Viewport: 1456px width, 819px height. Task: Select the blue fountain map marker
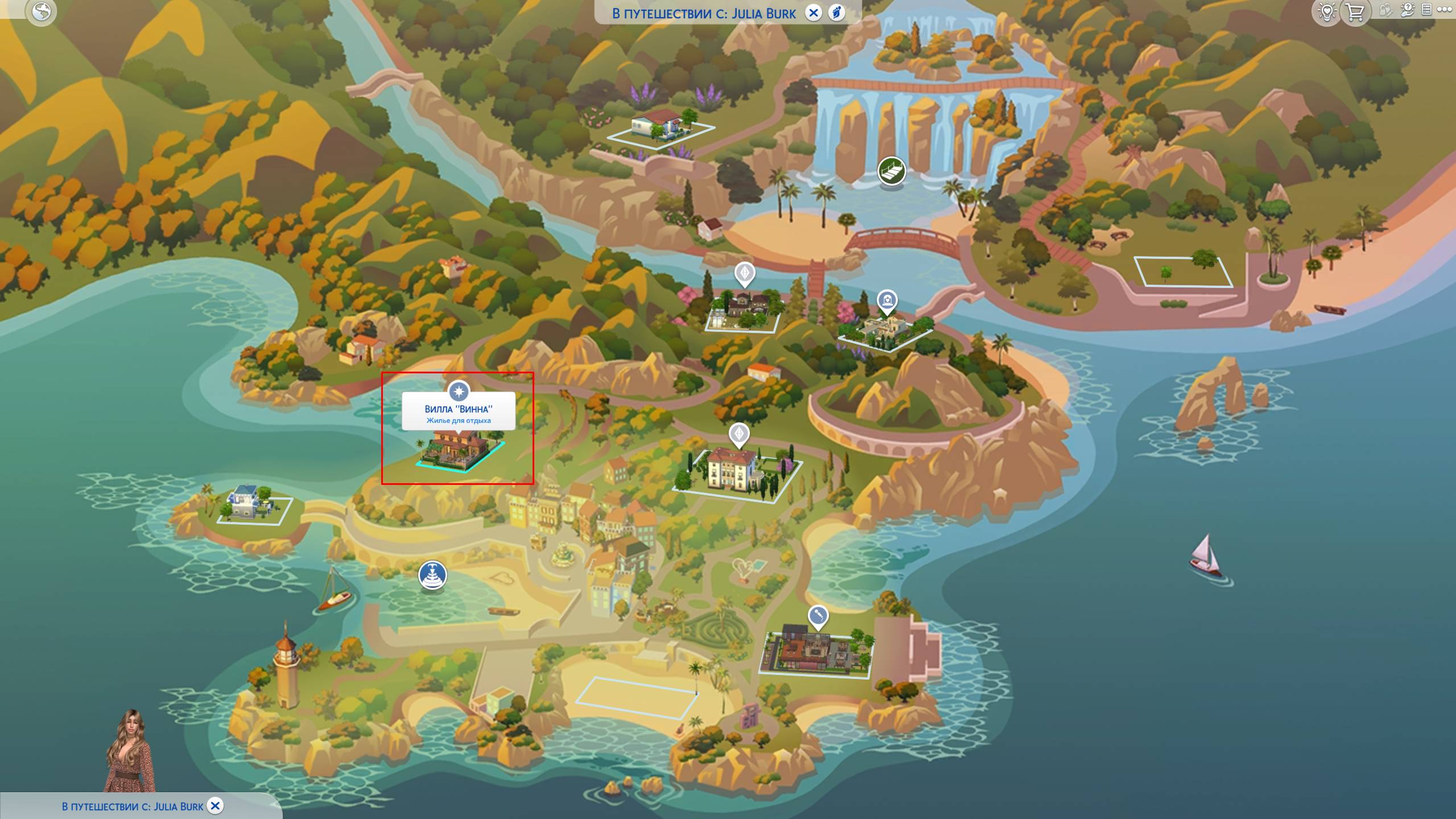point(432,575)
